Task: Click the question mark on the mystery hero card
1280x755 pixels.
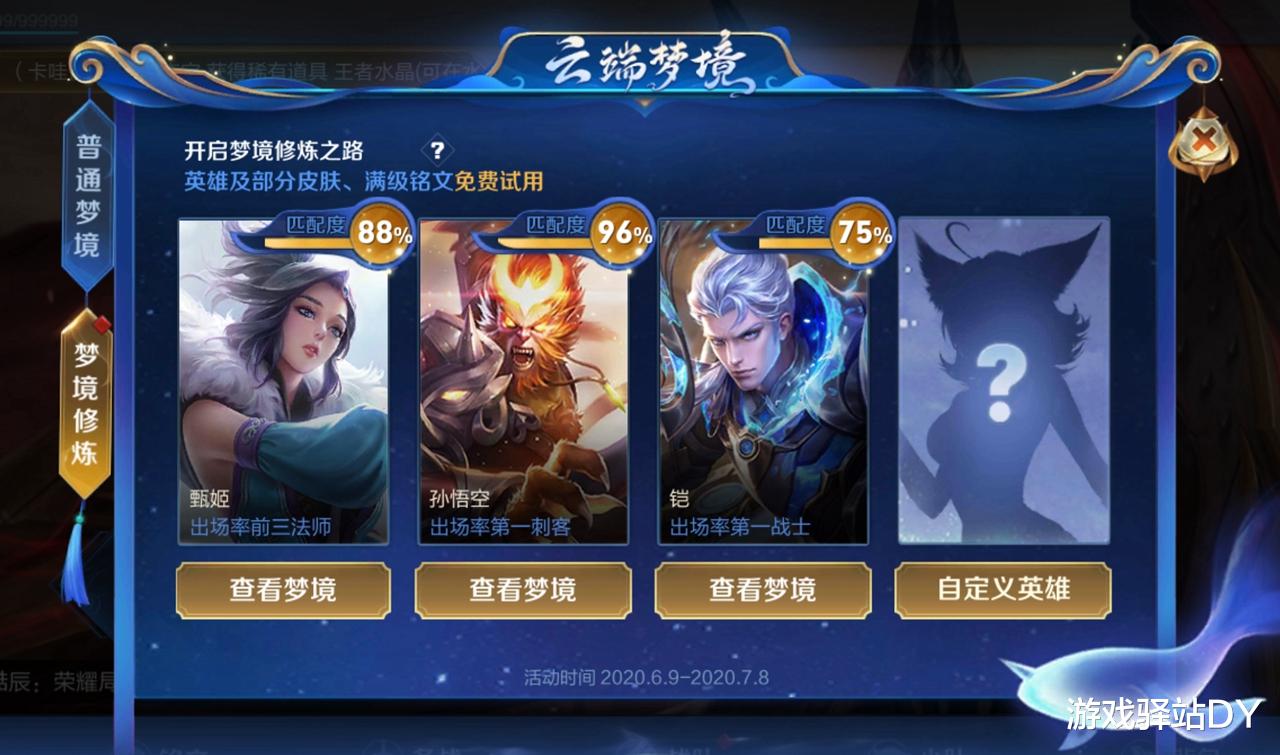Action: [1002, 381]
